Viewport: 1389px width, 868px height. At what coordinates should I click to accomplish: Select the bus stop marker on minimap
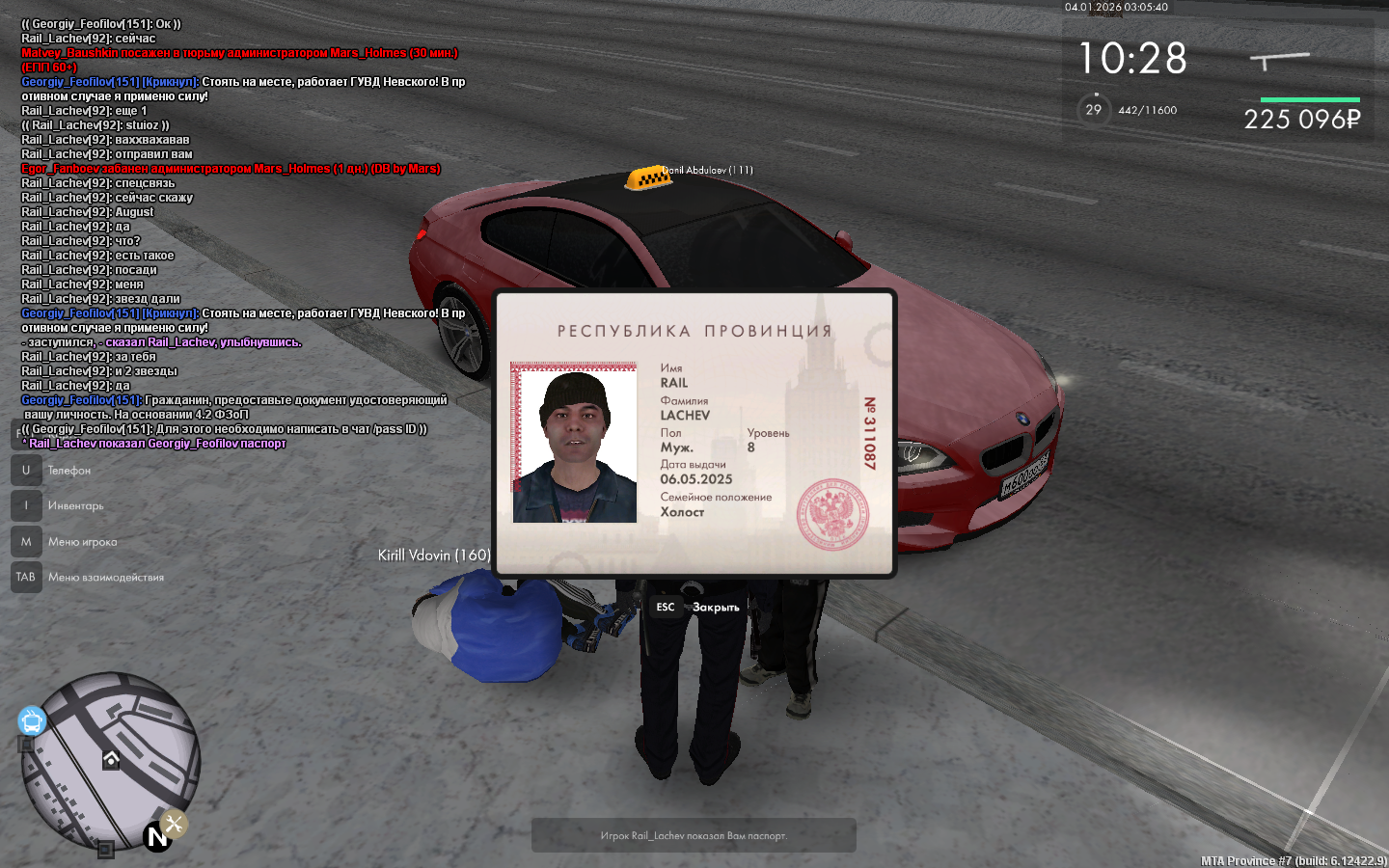[x=32, y=720]
